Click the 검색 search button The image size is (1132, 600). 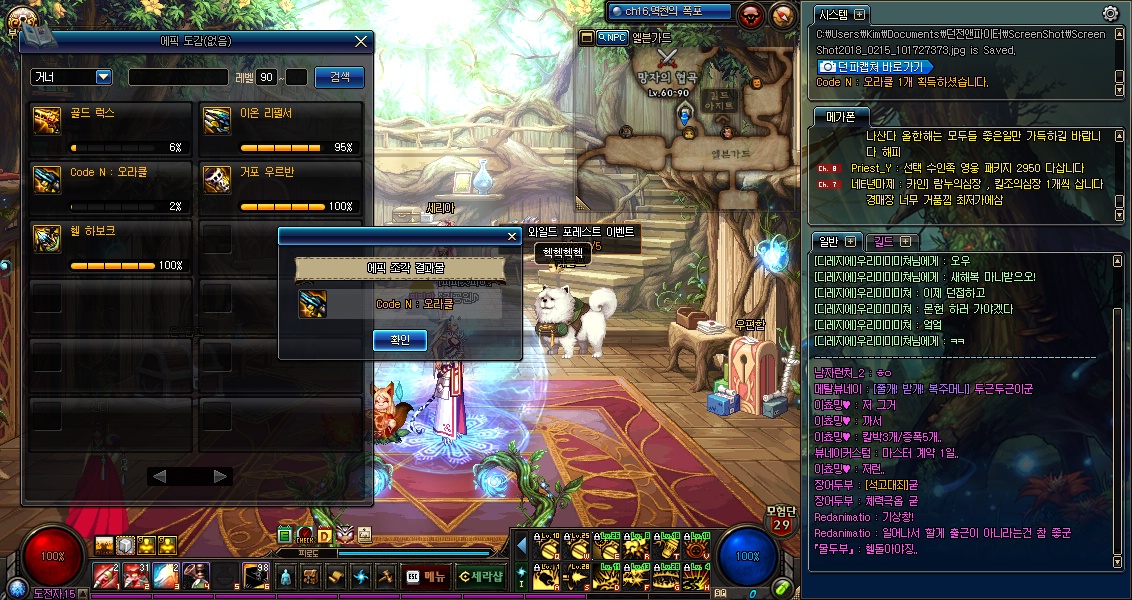pos(339,77)
